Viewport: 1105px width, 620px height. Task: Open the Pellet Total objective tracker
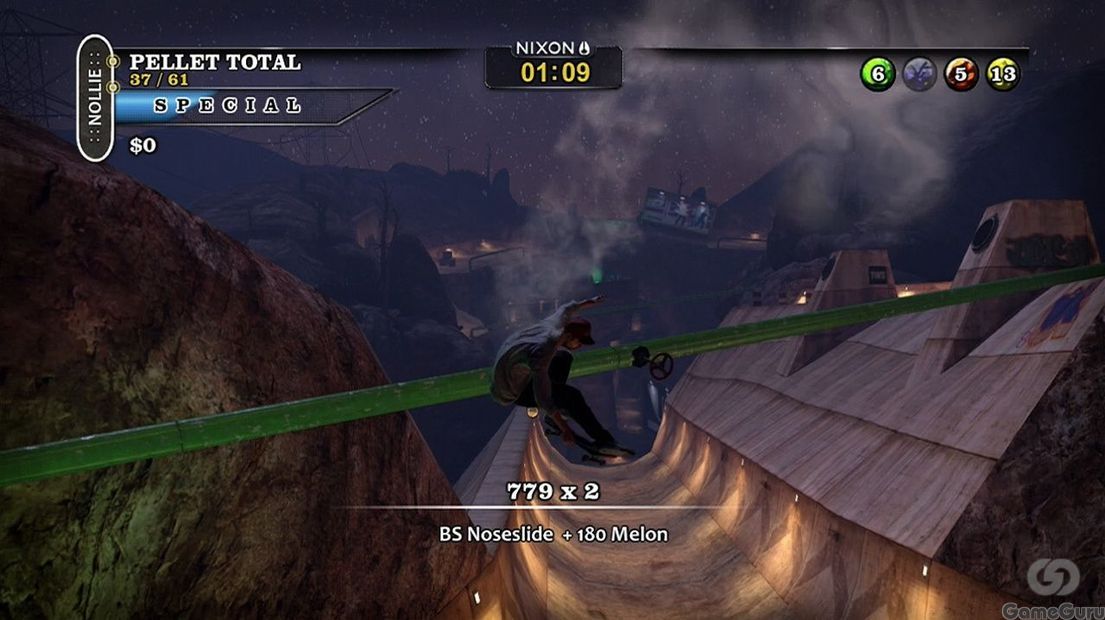(214, 62)
